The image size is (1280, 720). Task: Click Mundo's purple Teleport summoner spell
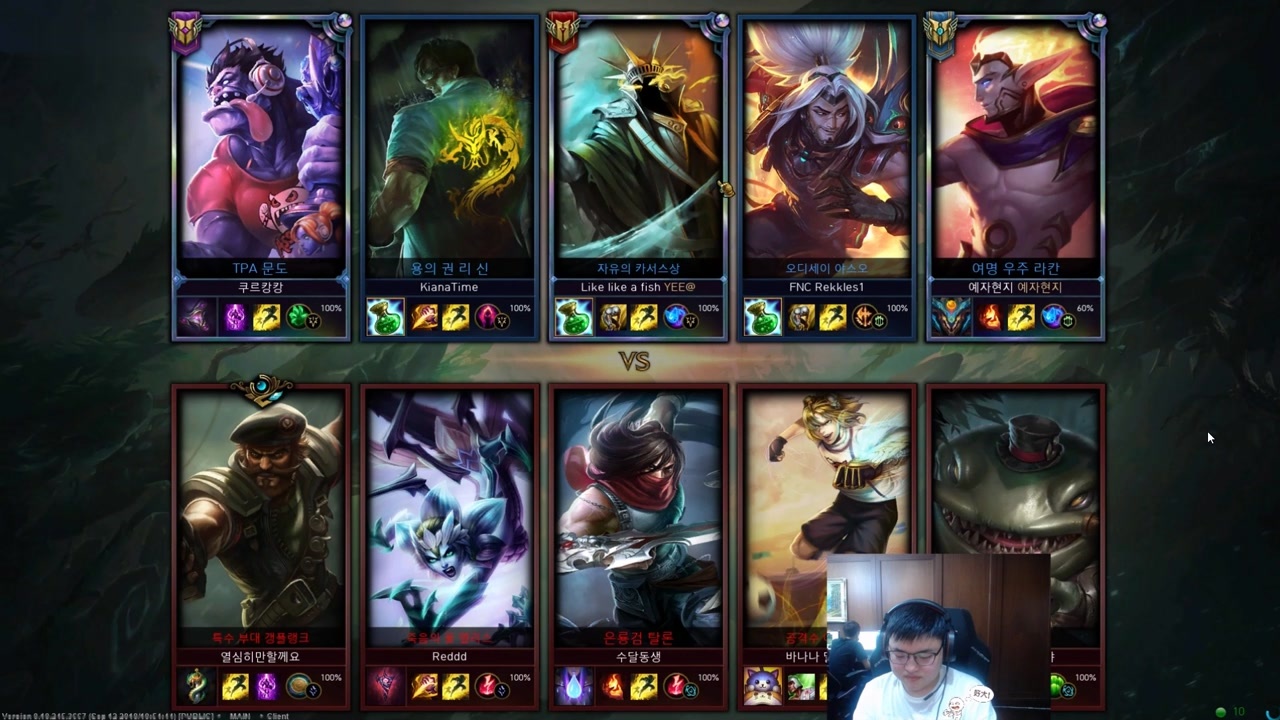point(235,318)
